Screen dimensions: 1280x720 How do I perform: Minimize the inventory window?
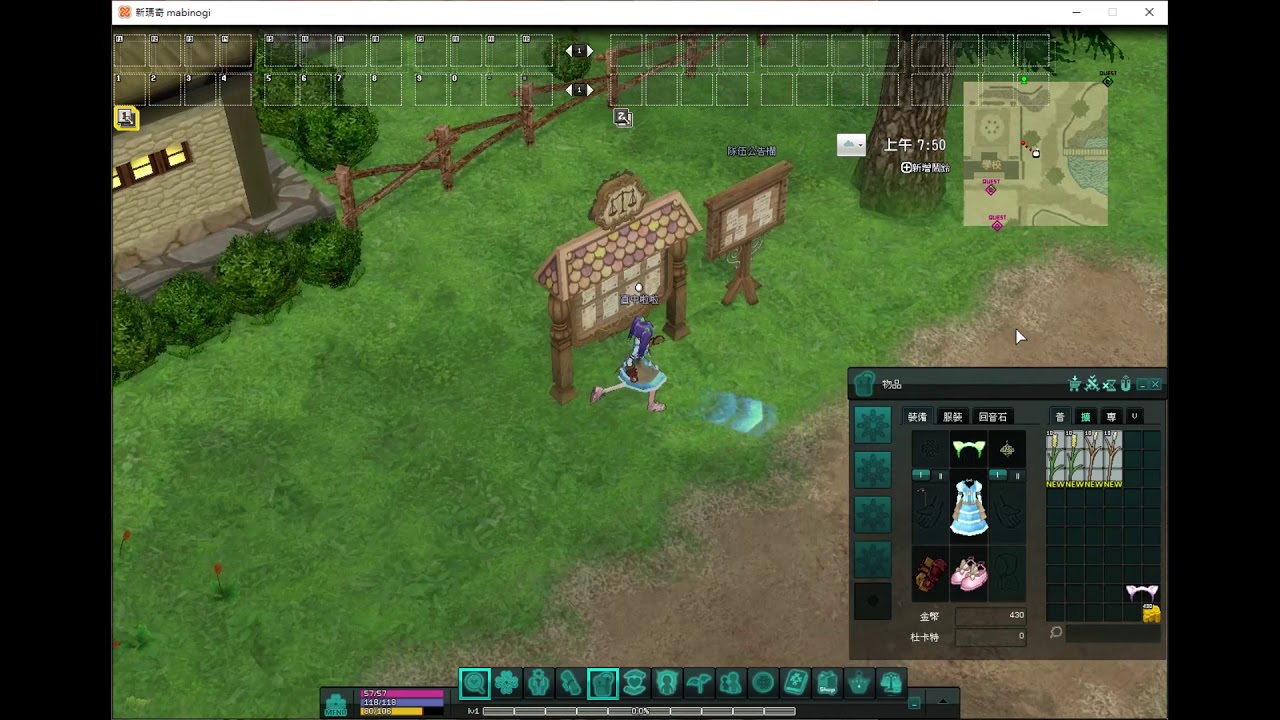[1142, 384]
